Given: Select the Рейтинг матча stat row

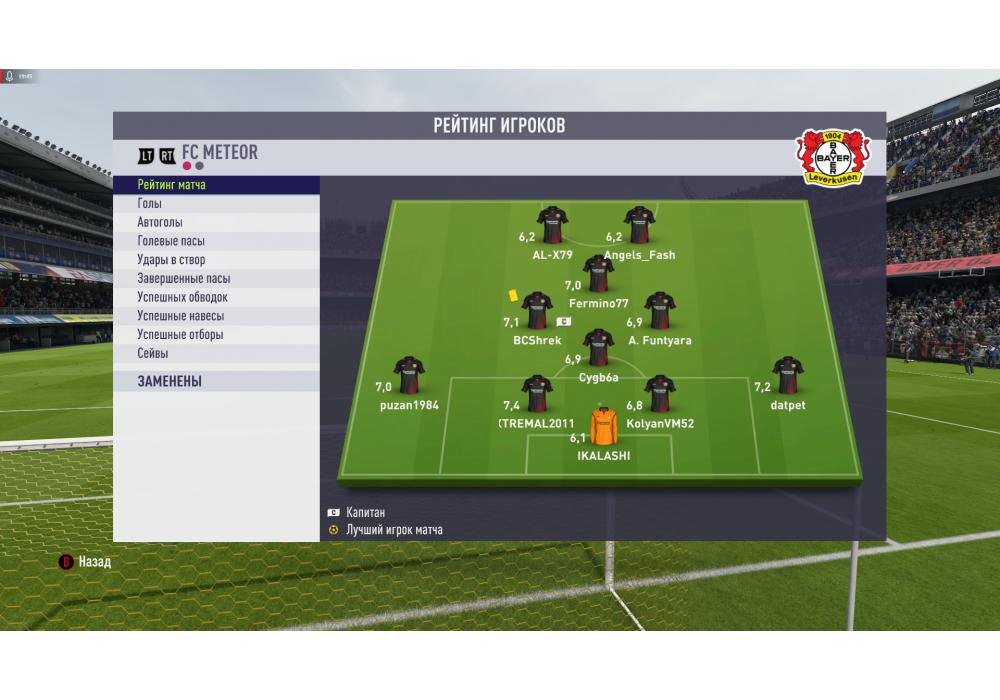Looking at the screenshot, I should tap(216, 185).
